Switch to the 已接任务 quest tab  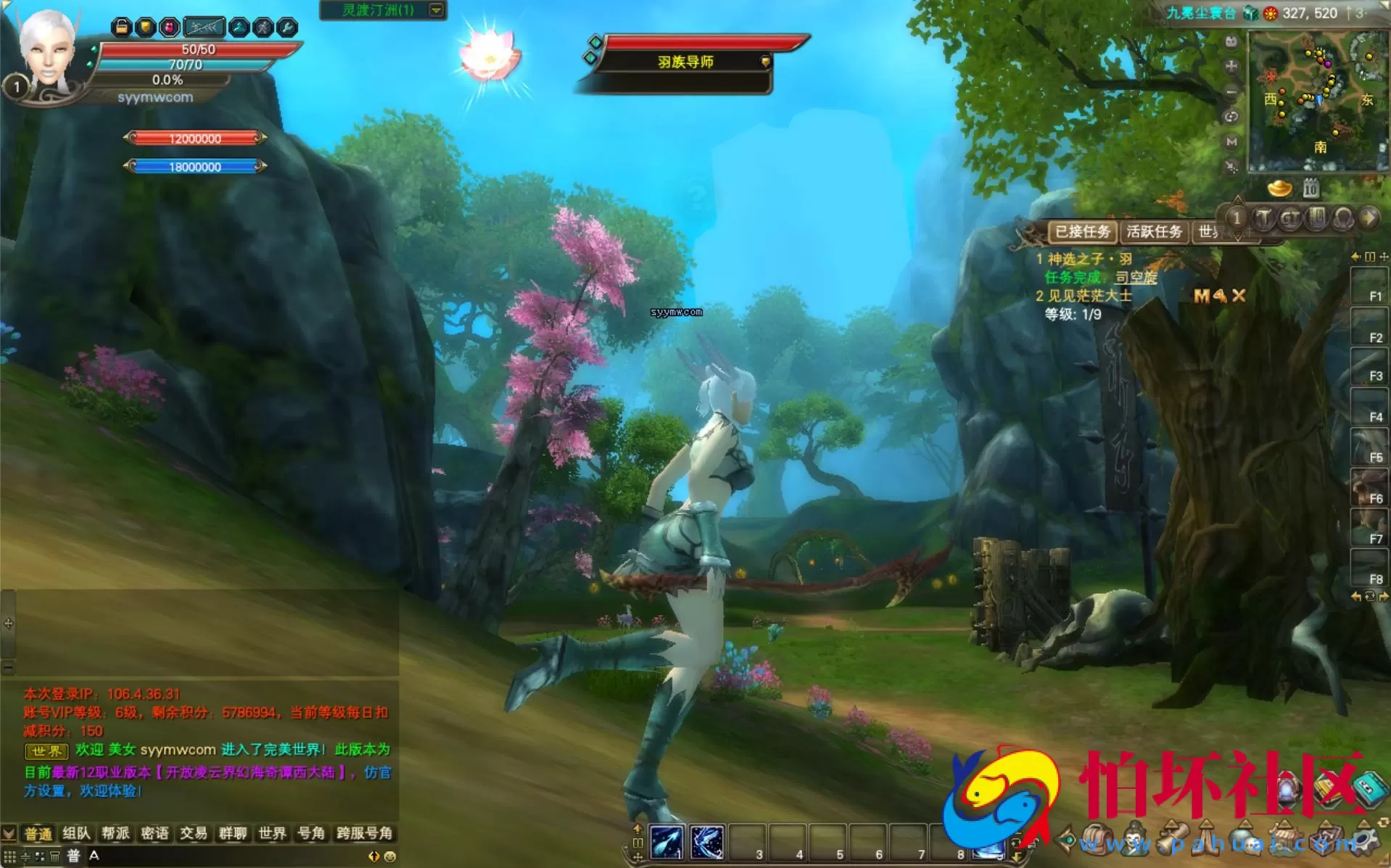click(x=1082, y=232)
